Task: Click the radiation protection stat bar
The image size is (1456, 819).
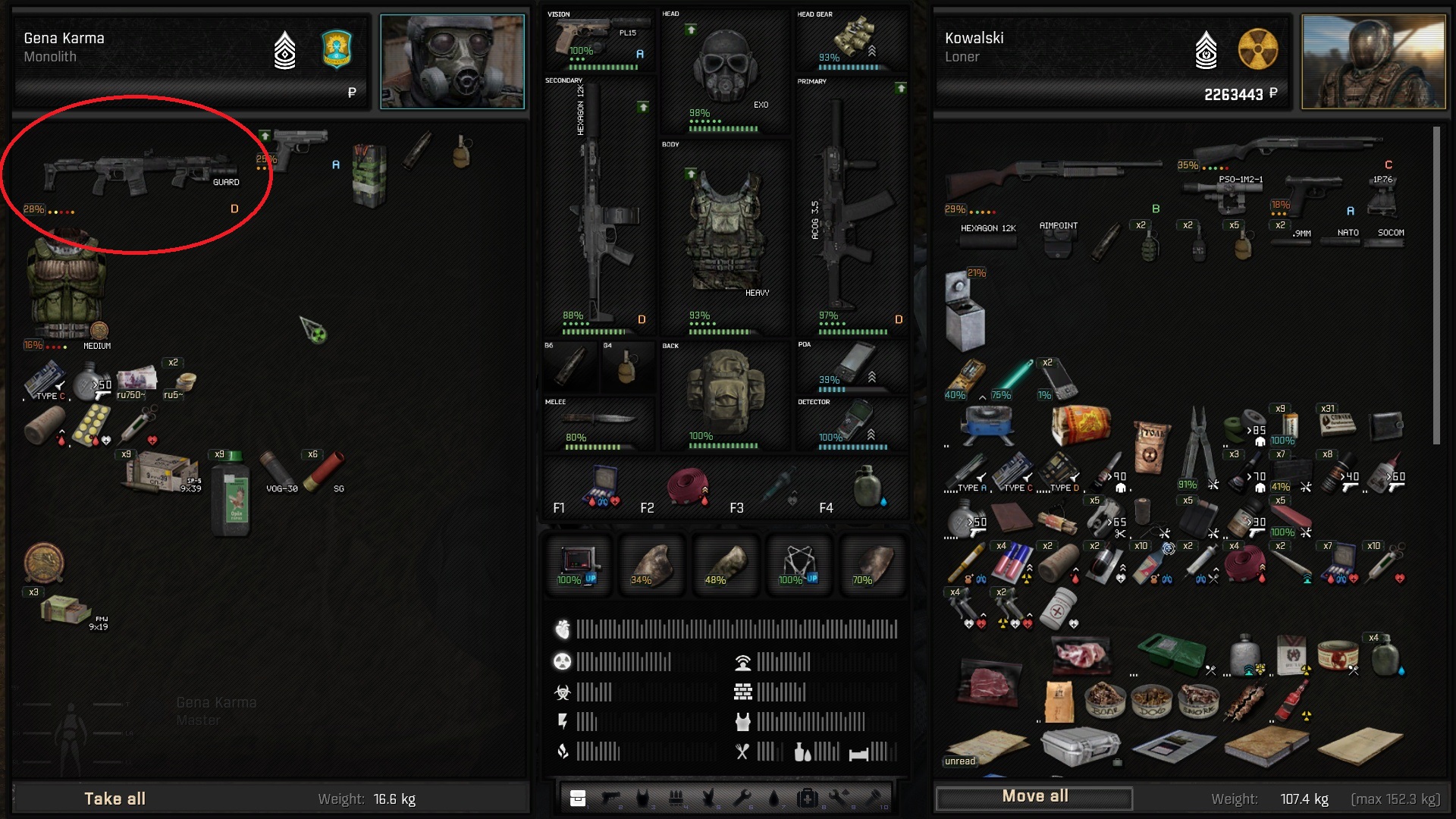Action: coord(622,661)
